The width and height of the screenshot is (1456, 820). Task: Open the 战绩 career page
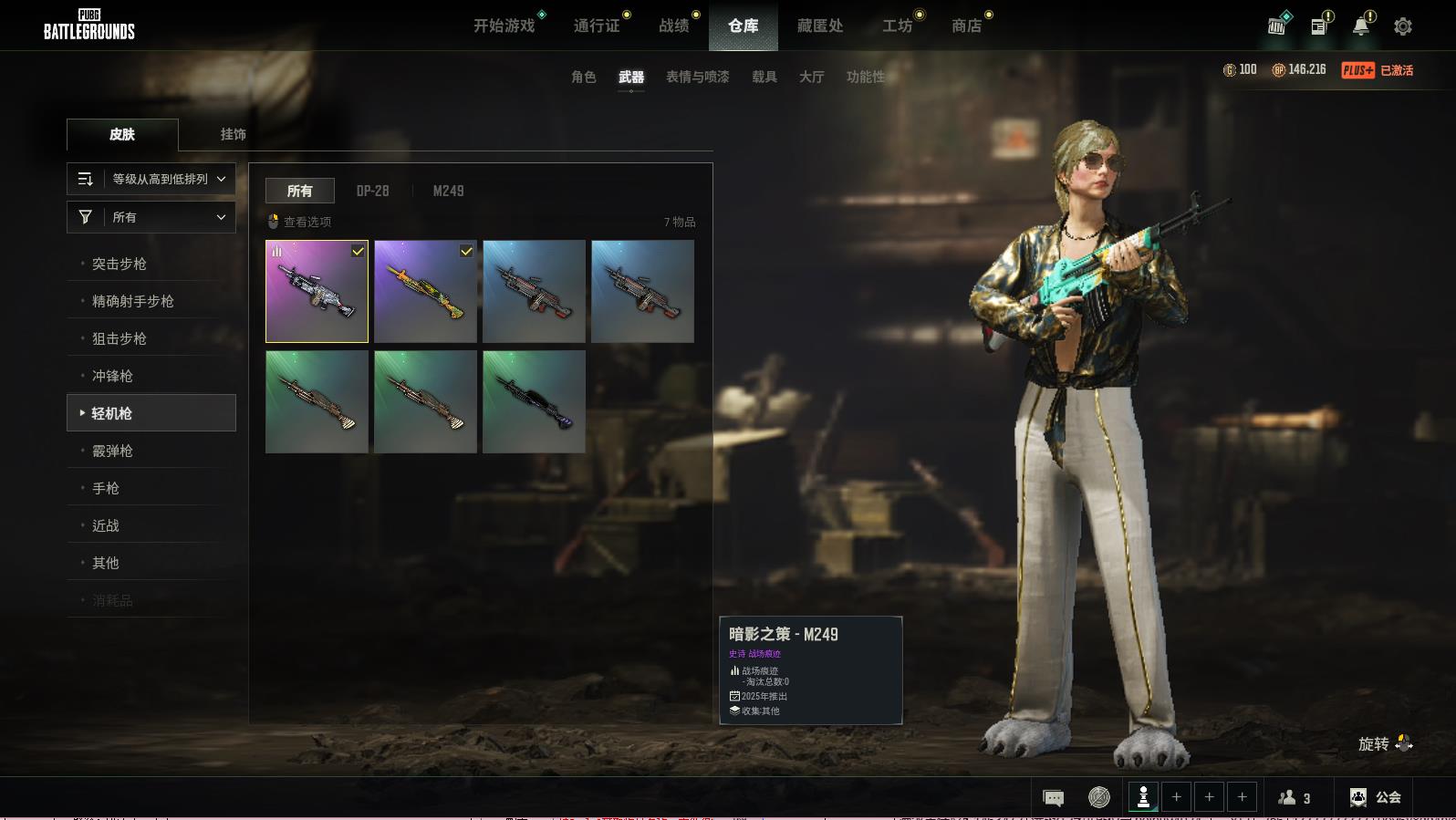point(674,26)
